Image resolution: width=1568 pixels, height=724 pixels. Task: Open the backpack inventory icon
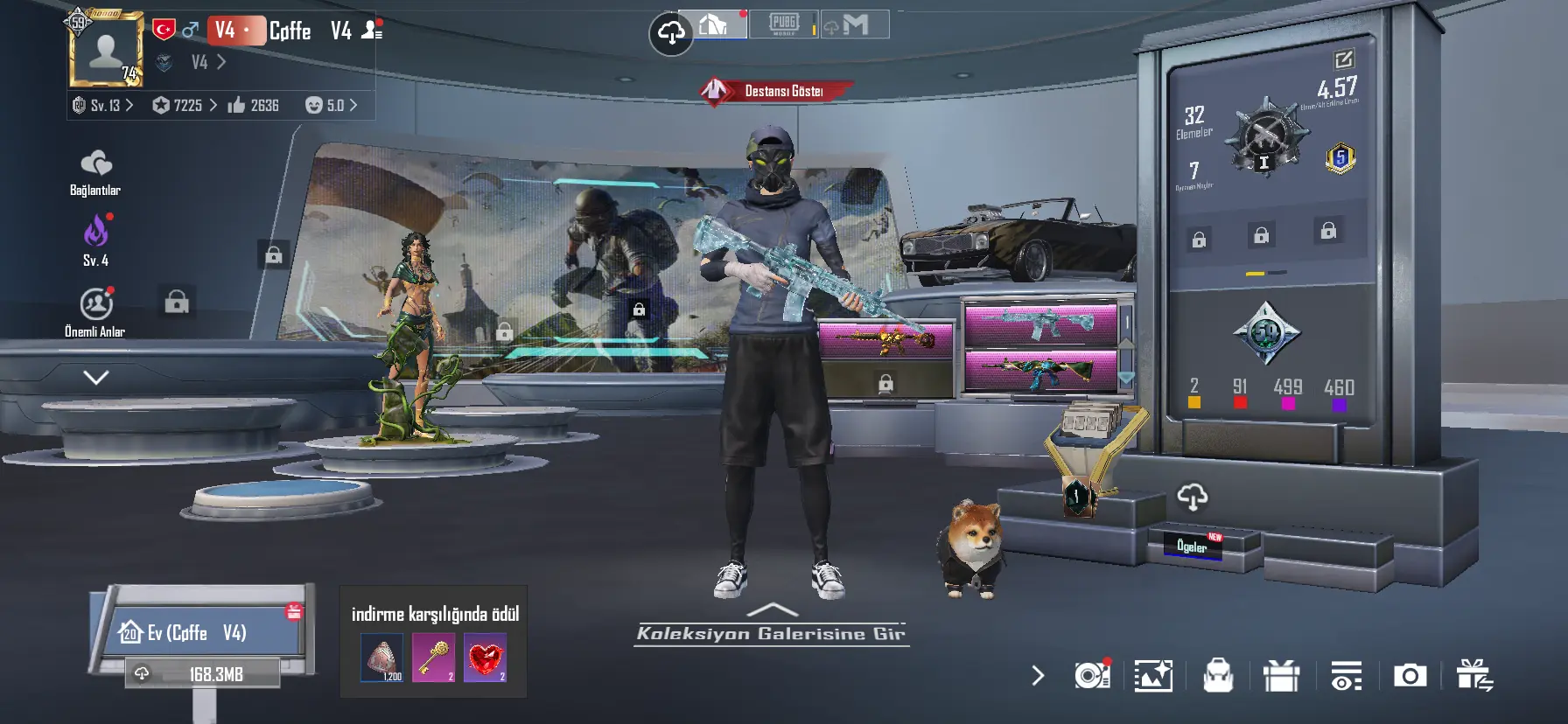[x=1217, y=676]
